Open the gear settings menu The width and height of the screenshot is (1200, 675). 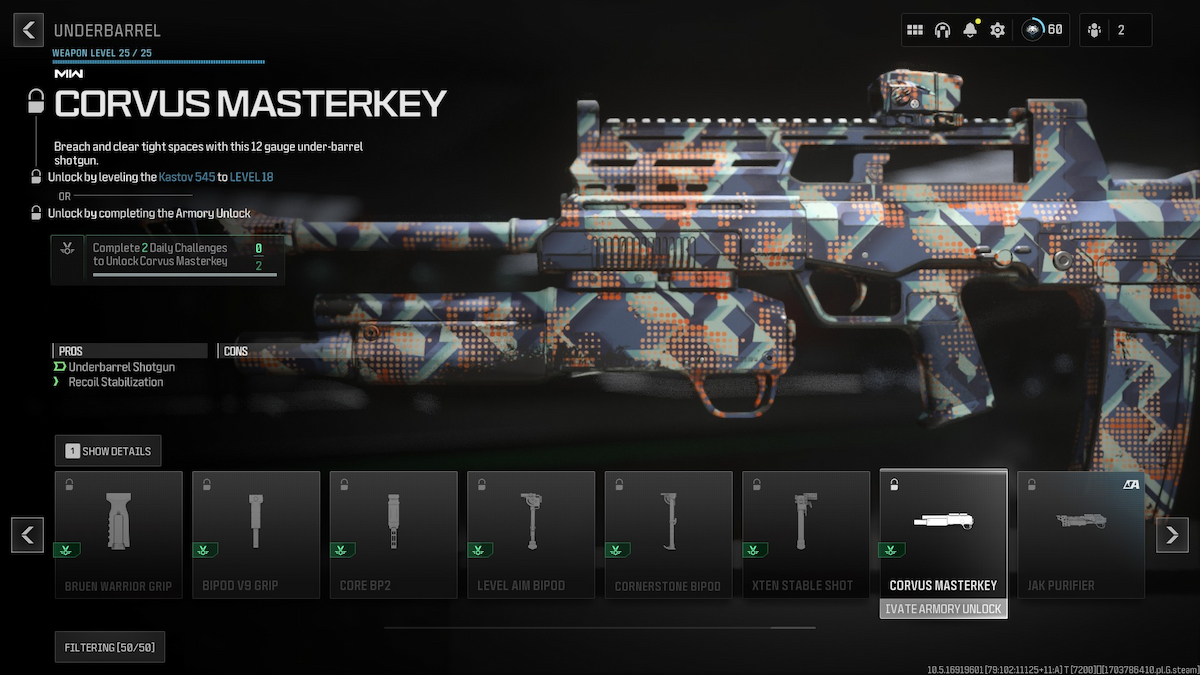pos(997,30)
